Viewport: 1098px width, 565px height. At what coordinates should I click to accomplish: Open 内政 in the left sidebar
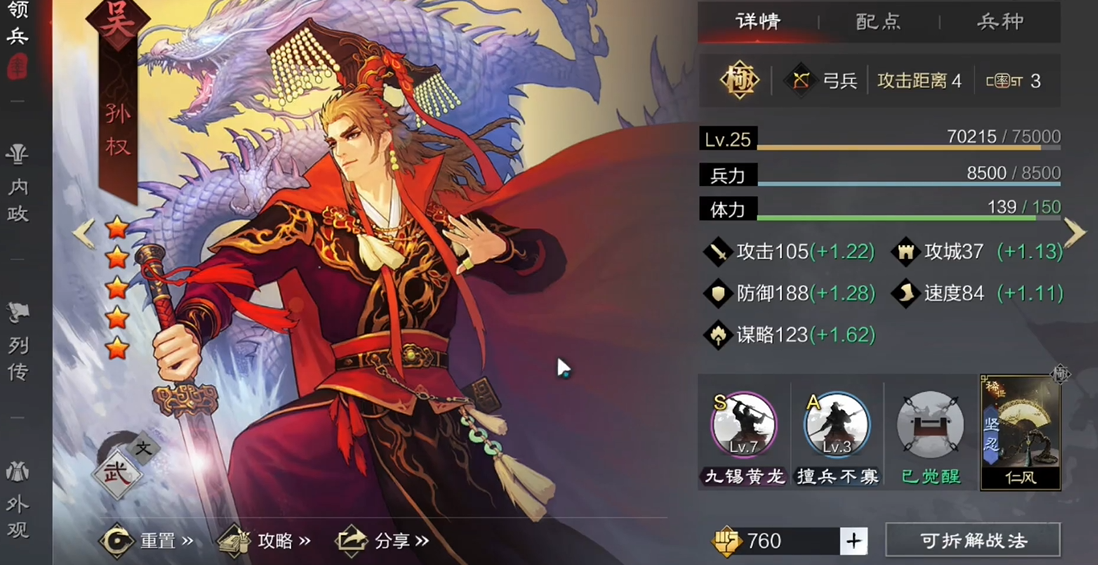pyautogui.click(x=18, y=185)
